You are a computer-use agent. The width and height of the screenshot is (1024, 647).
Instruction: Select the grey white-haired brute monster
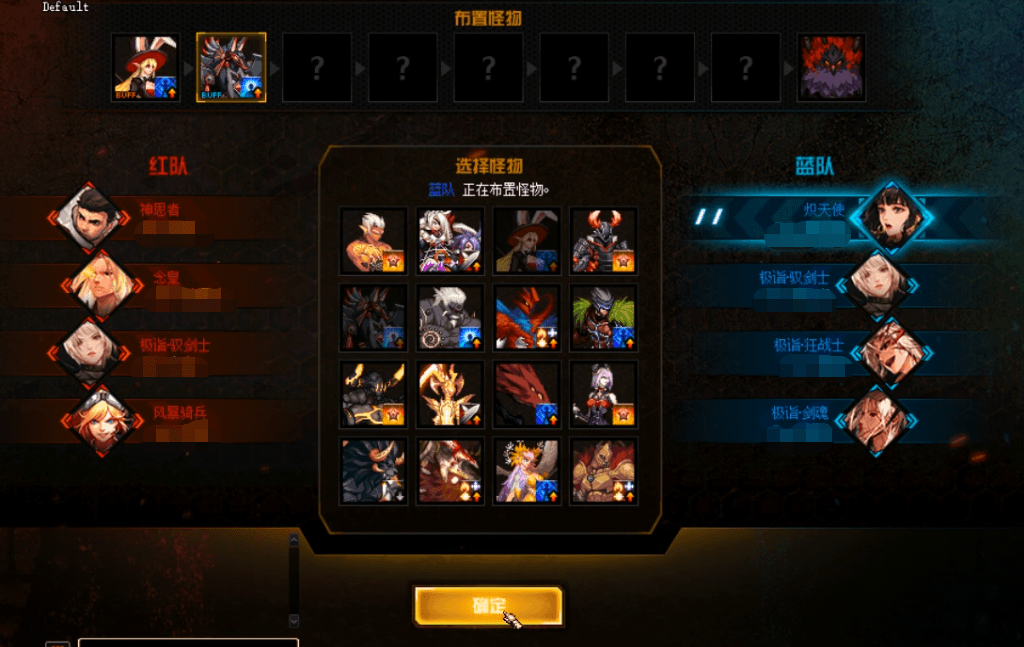[450, 318]
